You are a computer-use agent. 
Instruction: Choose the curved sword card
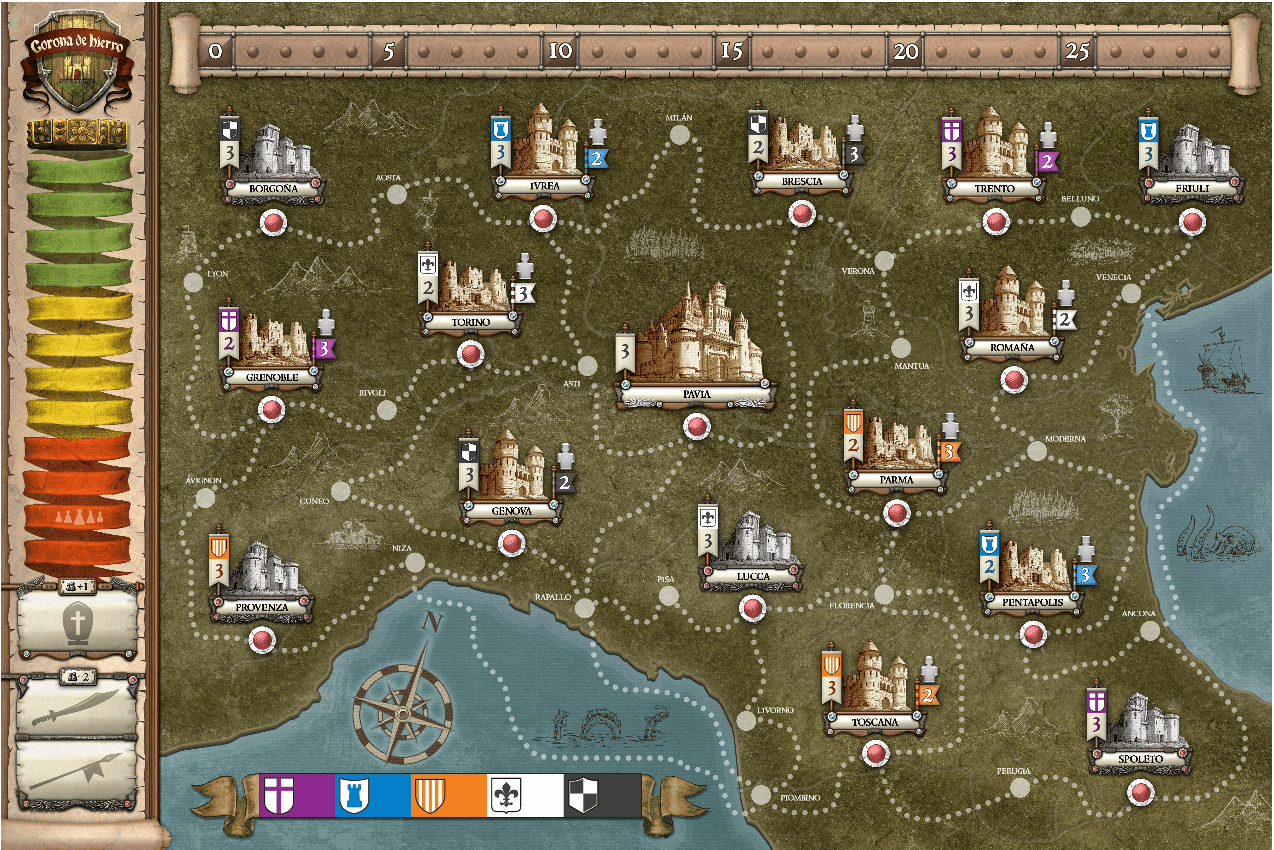pos(78,708)
